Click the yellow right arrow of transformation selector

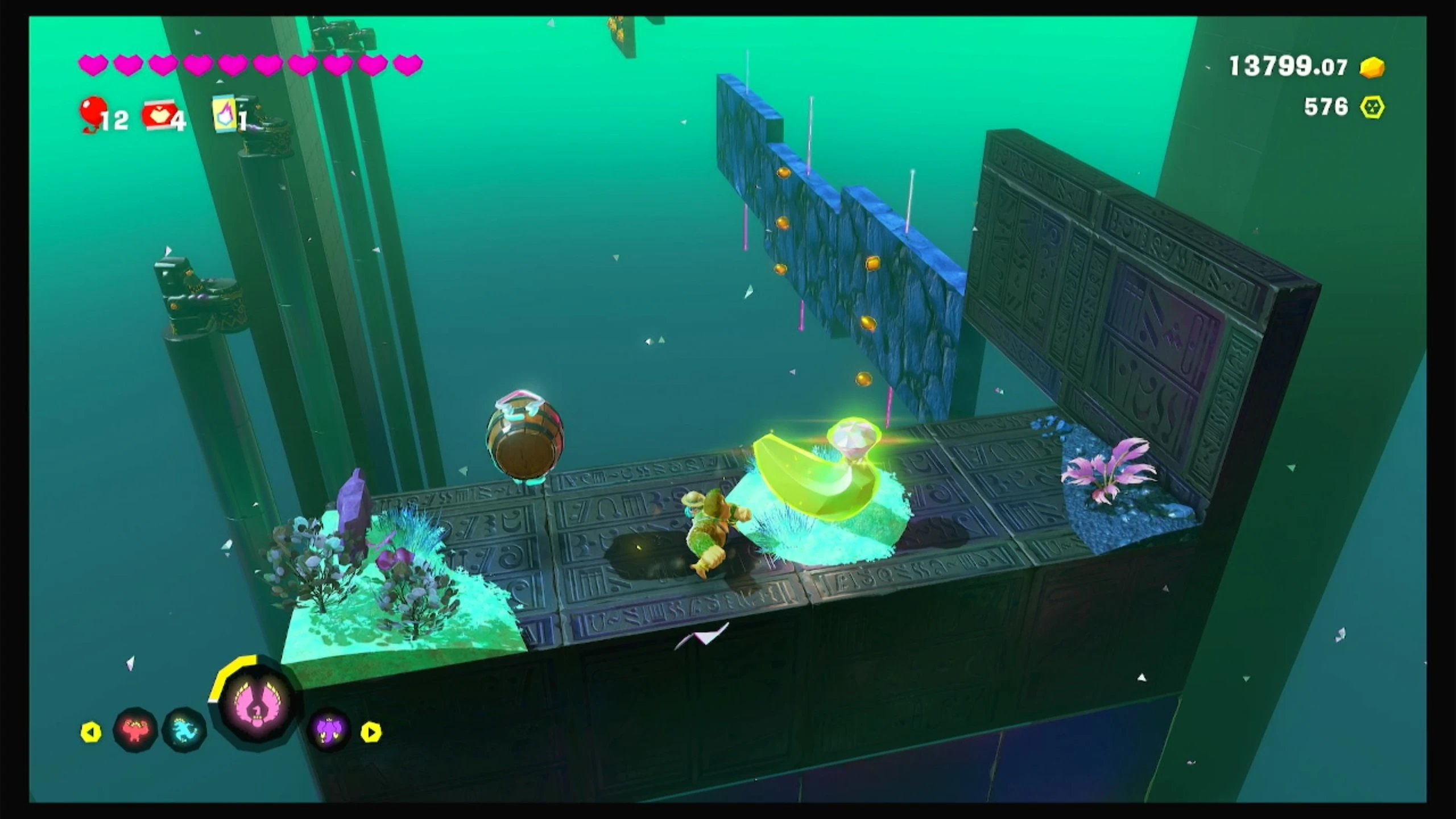371,732
